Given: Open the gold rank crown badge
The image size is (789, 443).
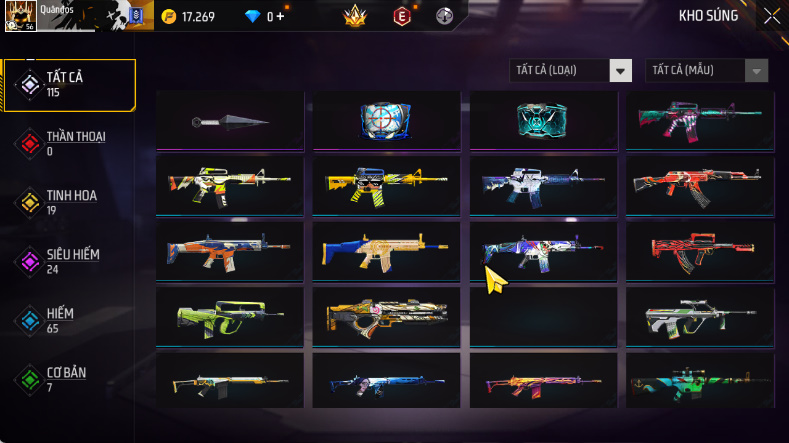Looking at the screenshot, I should click(x=353, y=16).
